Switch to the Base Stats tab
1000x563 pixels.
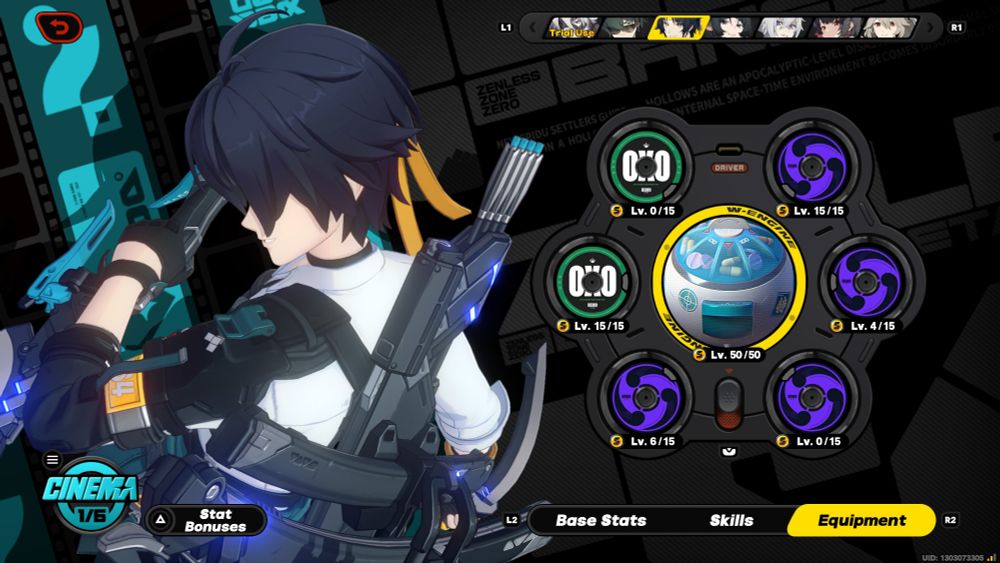(x=600, y=520)
